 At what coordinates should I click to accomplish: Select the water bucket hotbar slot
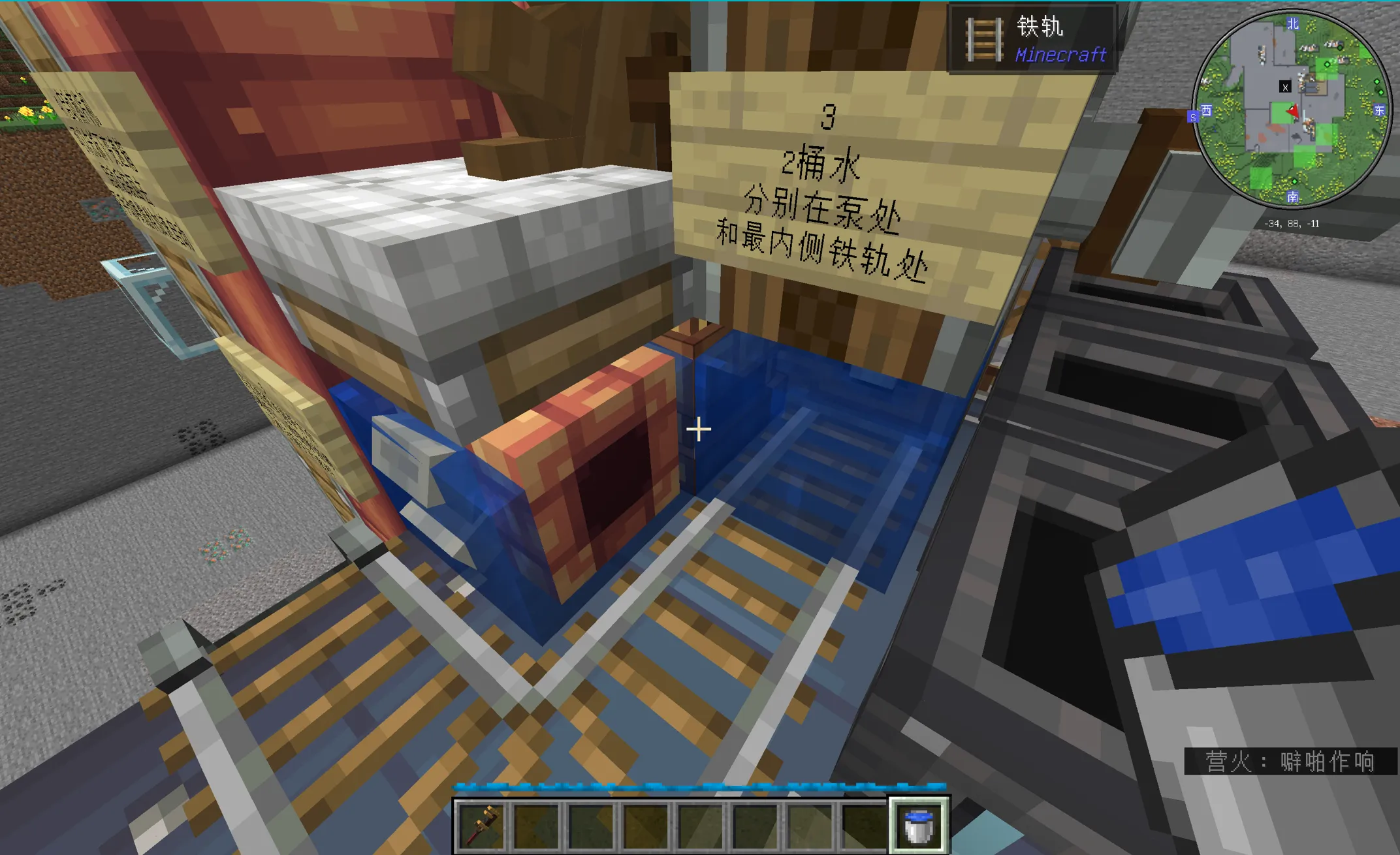click(x=919, y=825)
